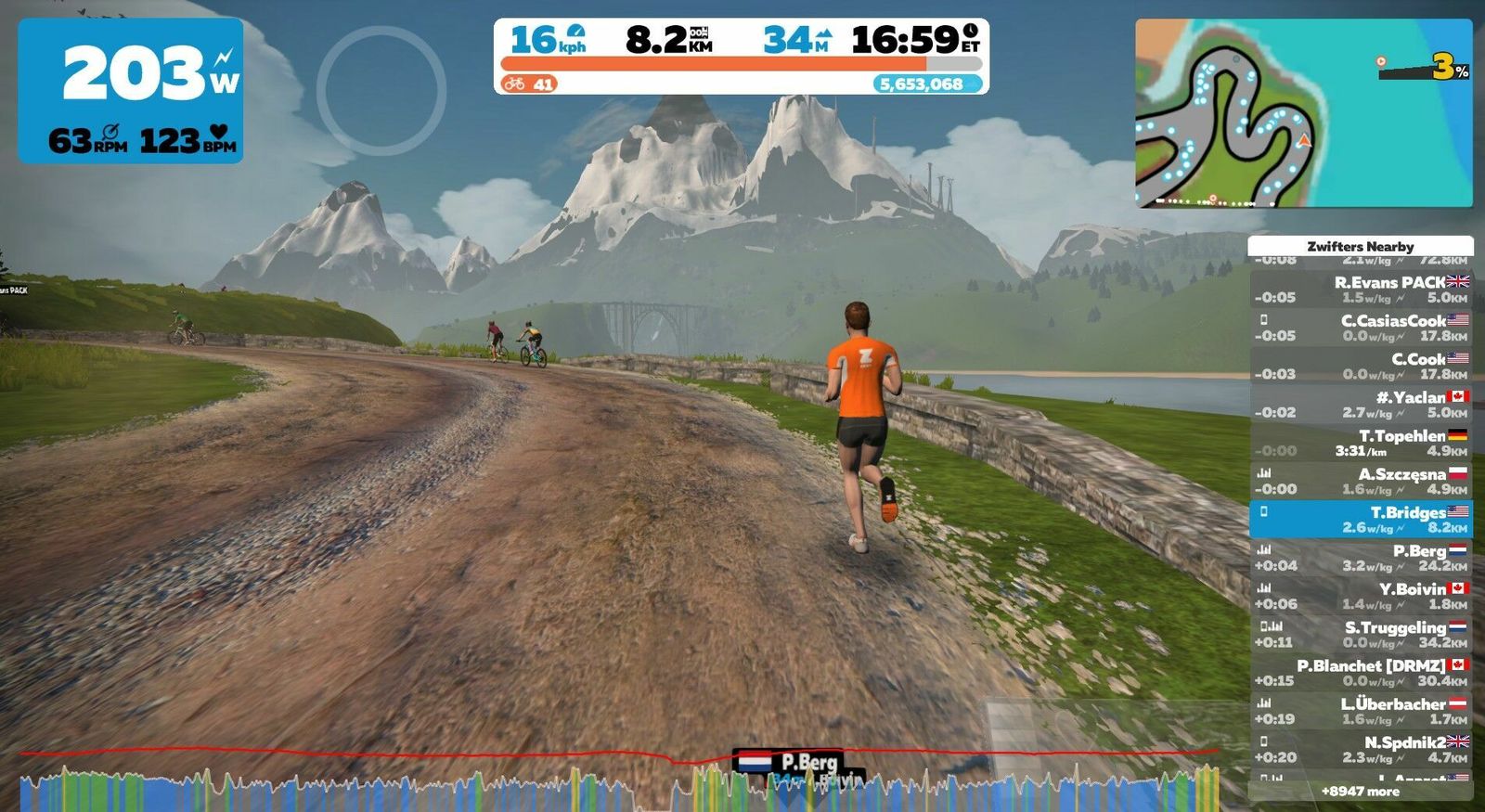This screenshot has height=812, width=1485.
Task: Click the empty power-up ring
Action: pyautogui.click(x=381, y=91)
